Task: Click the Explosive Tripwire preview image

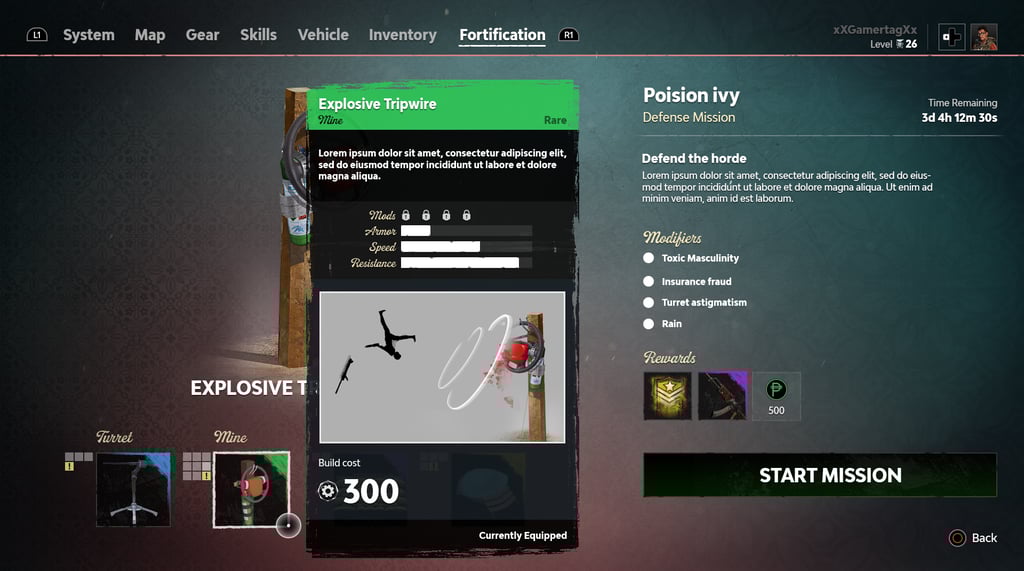Action: pyautogui.click(x=442, y=367)
